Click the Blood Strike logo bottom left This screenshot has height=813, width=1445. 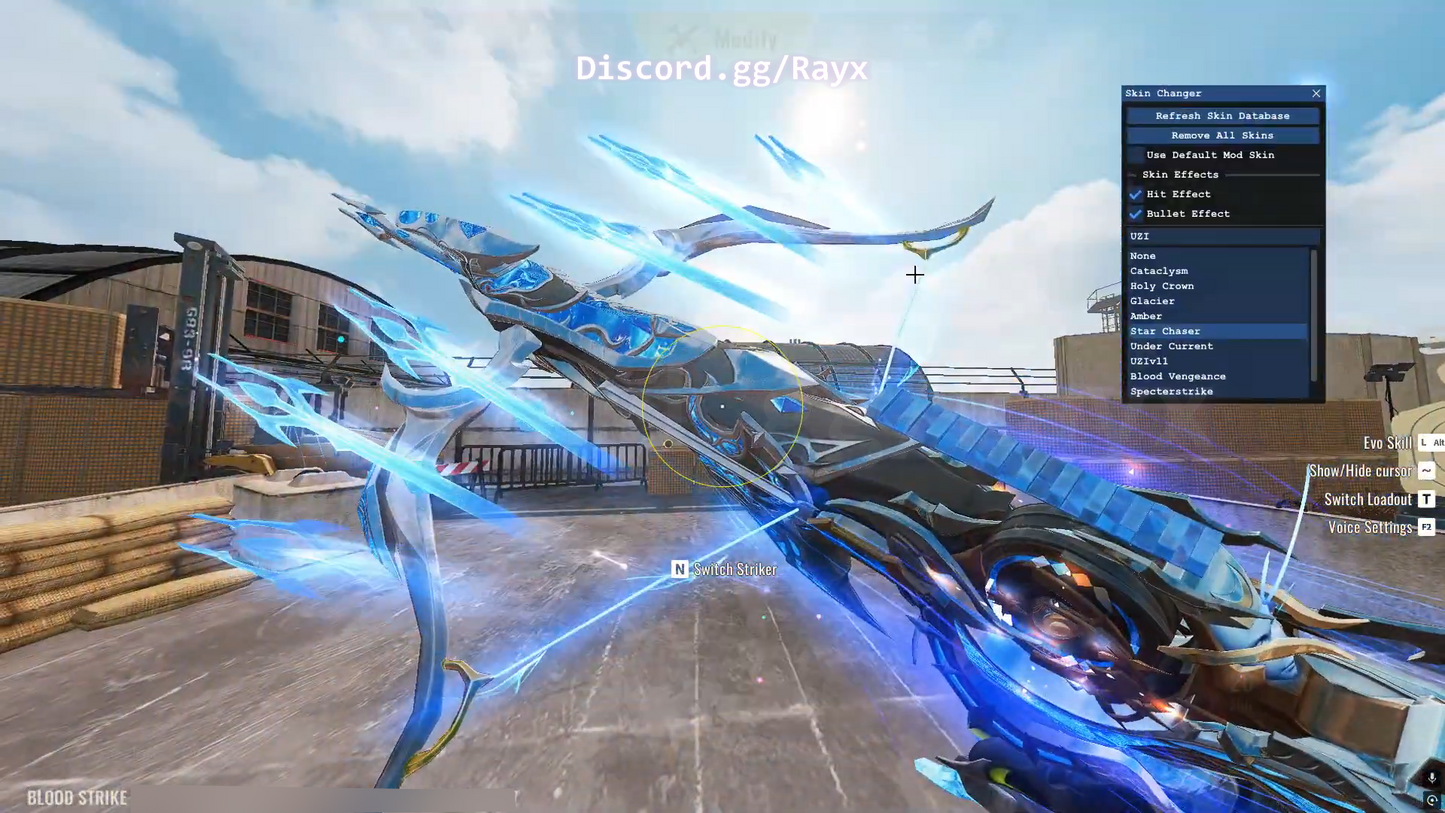[75, 798]
